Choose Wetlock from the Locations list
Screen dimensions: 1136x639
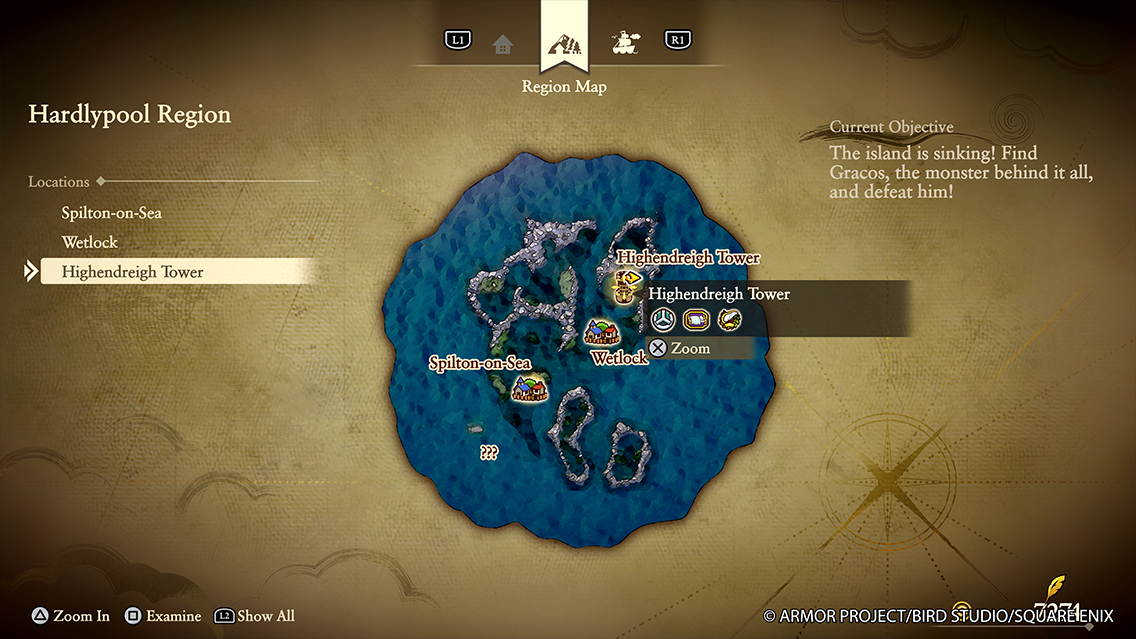(x=90, y=242)
